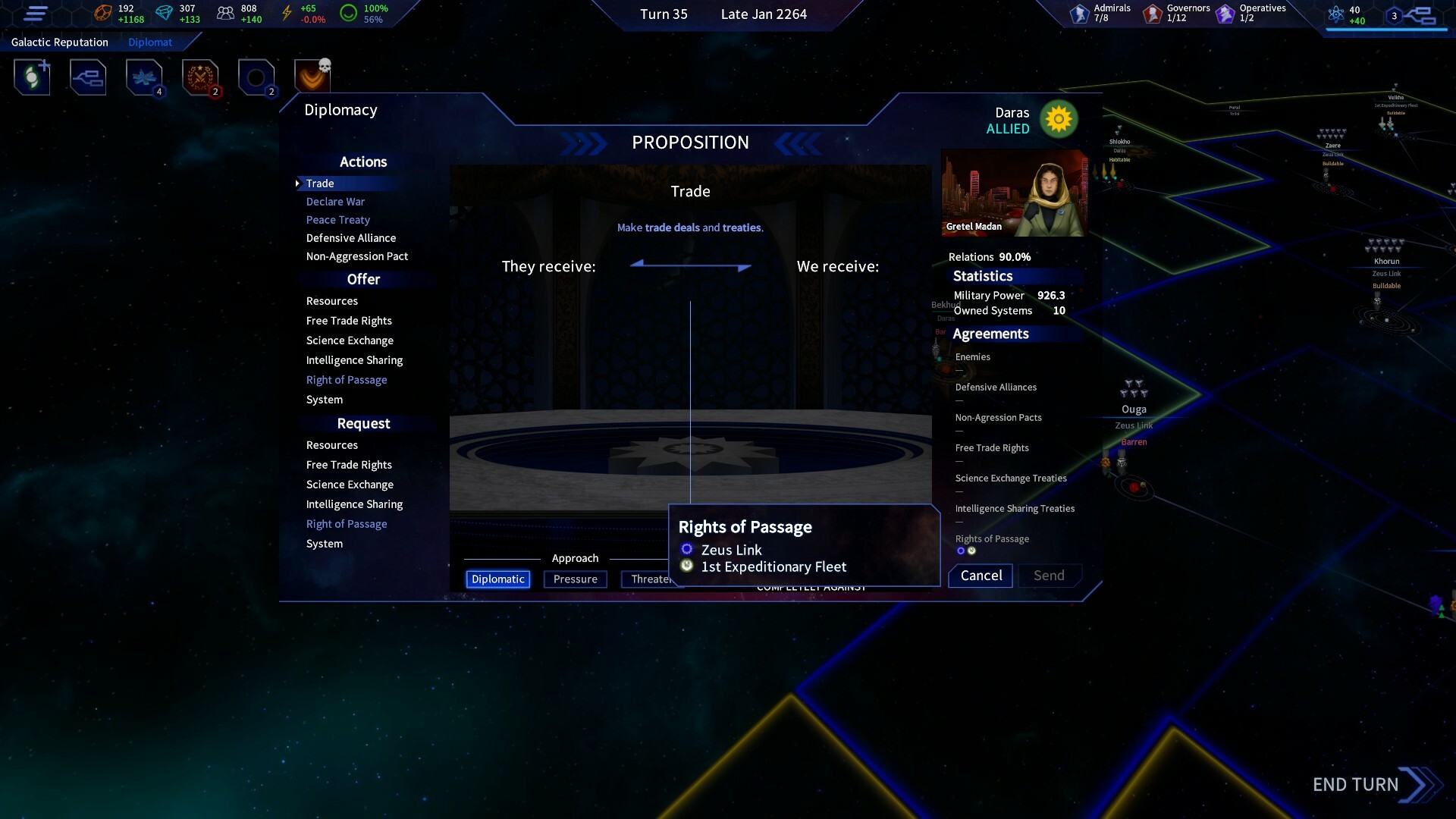This screenshot has height=819, width=1456.
Task: Open the Admirals panel
Action: coord(1100,13)
